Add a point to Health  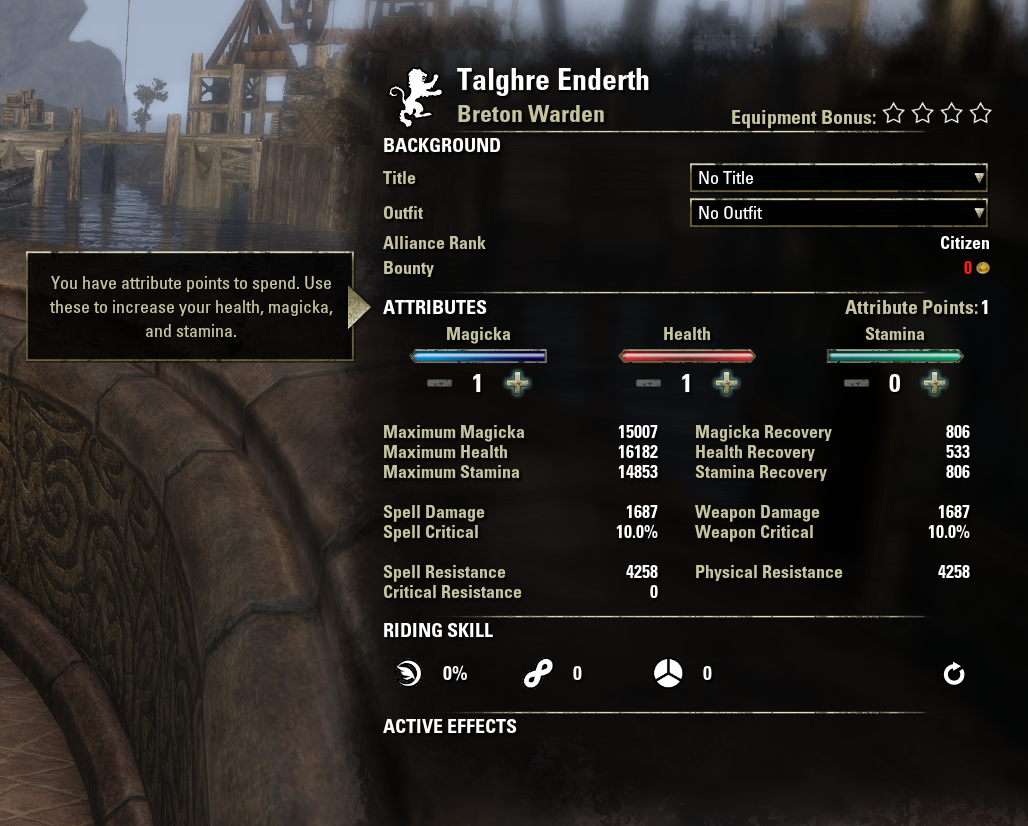[x=726, y=383]
